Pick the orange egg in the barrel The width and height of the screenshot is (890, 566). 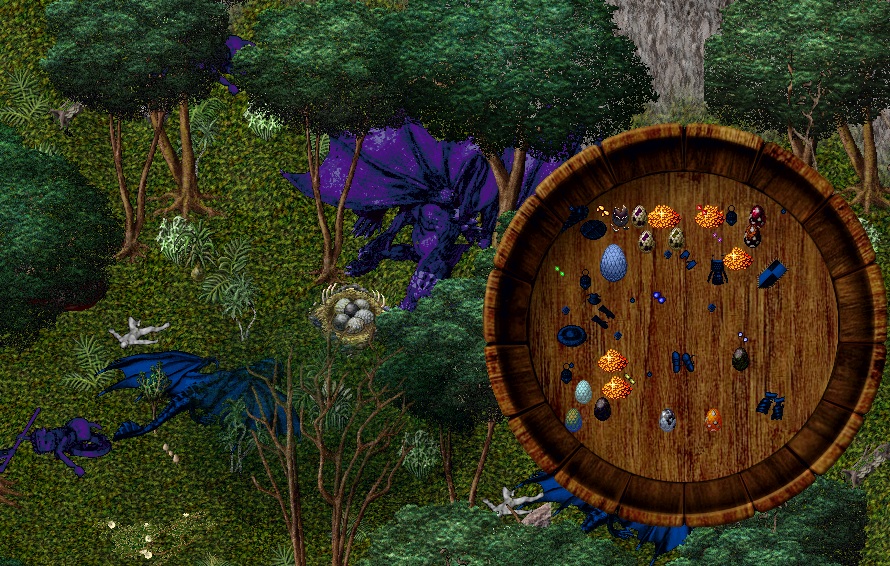click(712, 419)
